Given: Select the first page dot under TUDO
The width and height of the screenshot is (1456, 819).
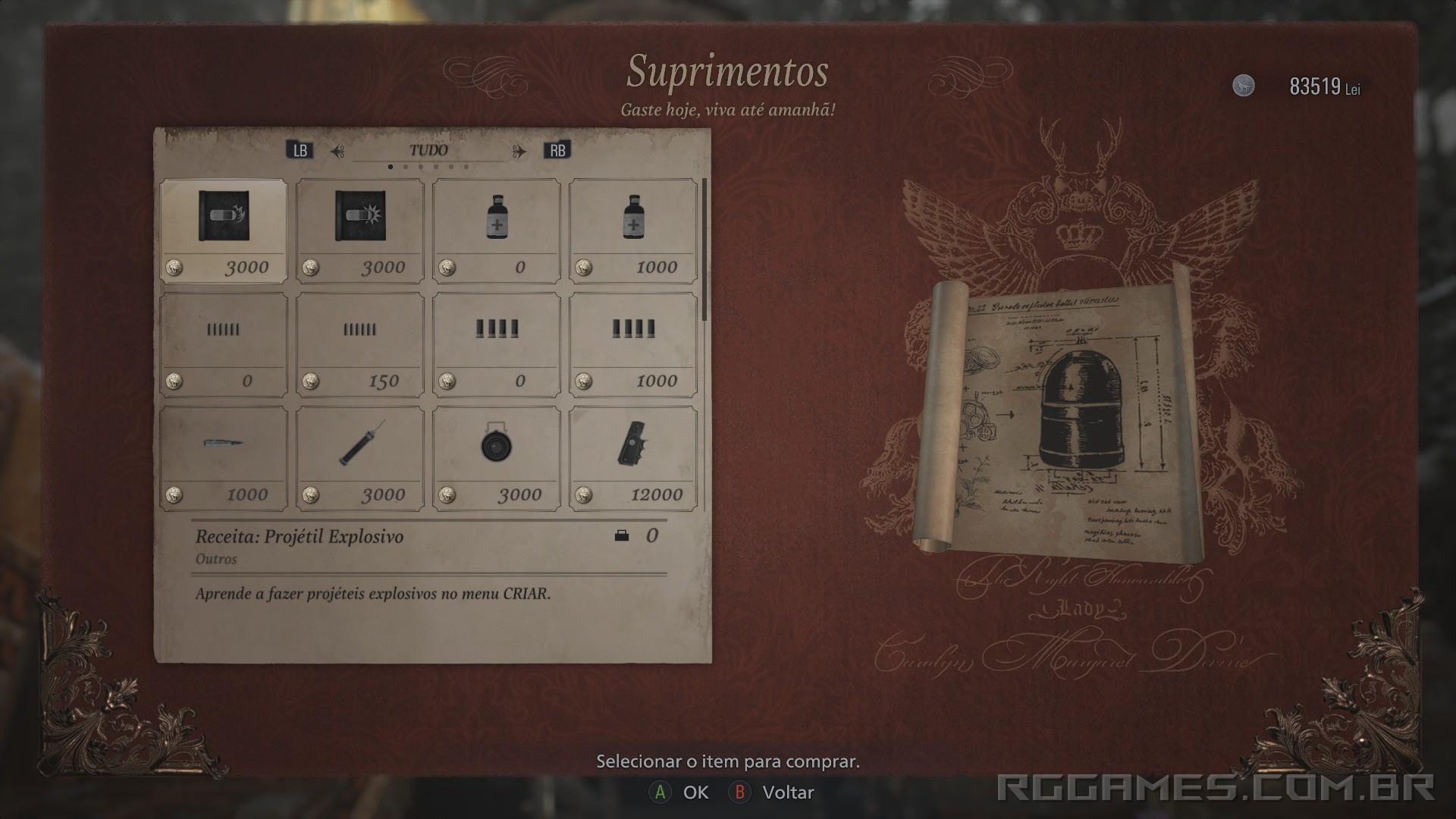Looking at the screenshot, I should pos(391,166).
